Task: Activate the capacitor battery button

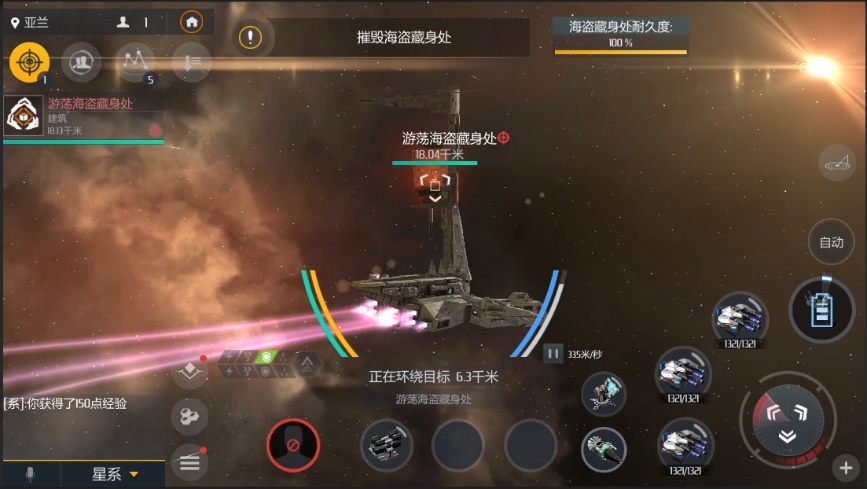Action: (x=821, y=309)
